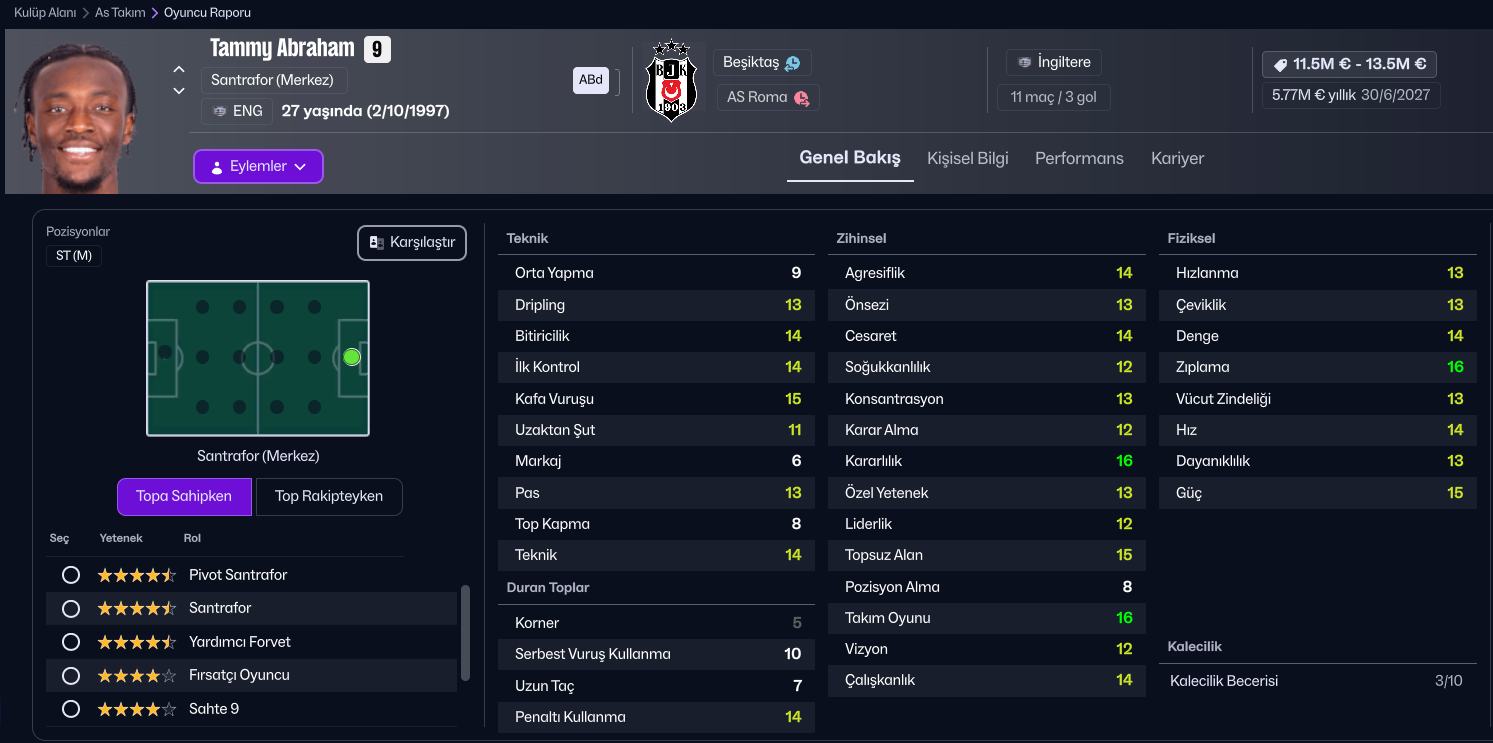The height and width of the screenshot is (743, 1493).
Task: Select the Sahte 9 role radio
Action: pos(71,709)
